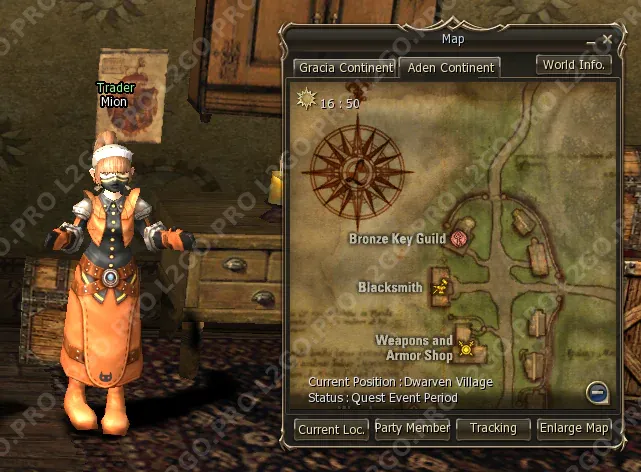Click the Bronze Key Guild map marker
Image resolution: width=641 pixels, height=472 pixels.
(459, 238)
